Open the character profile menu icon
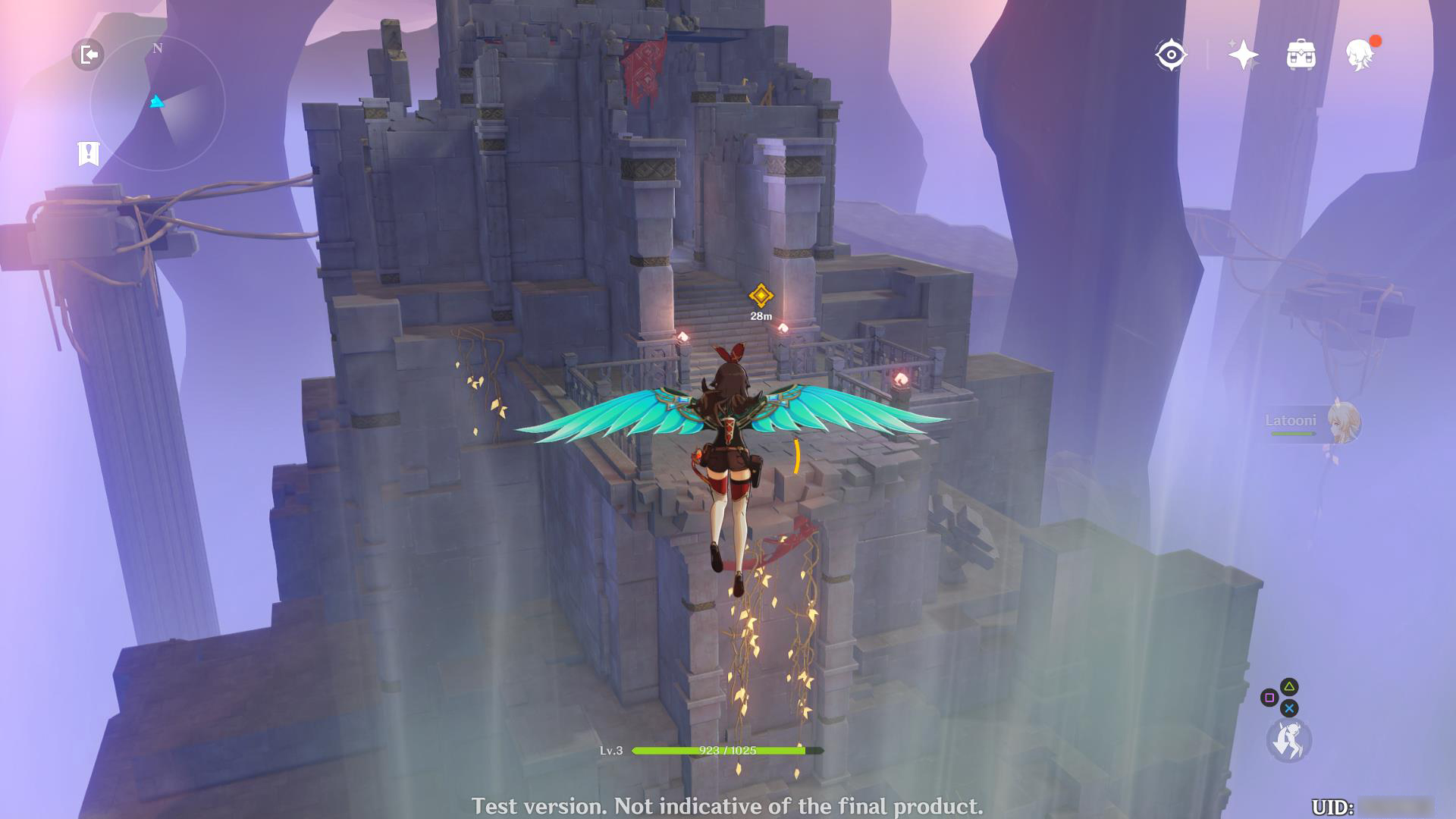Image resolution: width=1456 pixels, height=819 pixels. [x=1359, y=55]
